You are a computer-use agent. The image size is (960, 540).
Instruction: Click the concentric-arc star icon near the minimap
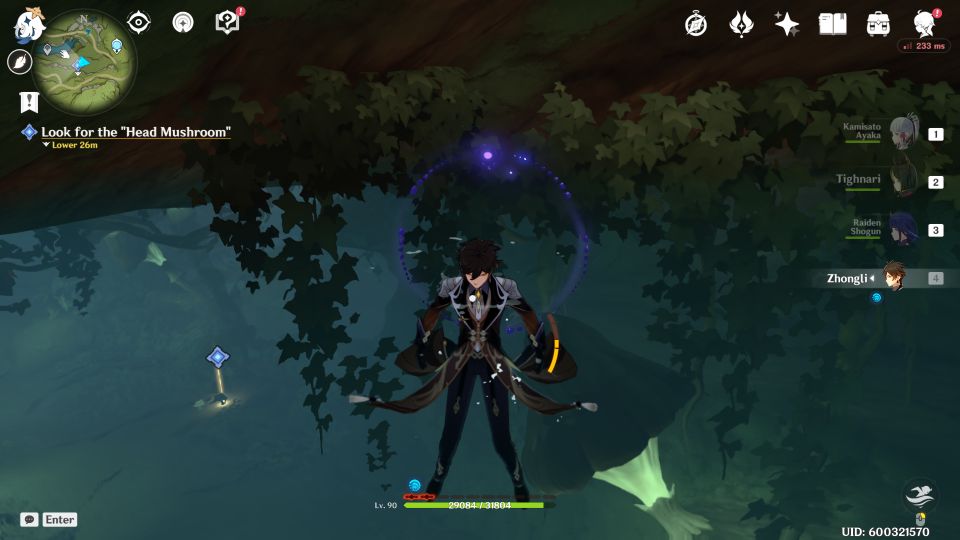pyautogui.click(x=183, y=22)
